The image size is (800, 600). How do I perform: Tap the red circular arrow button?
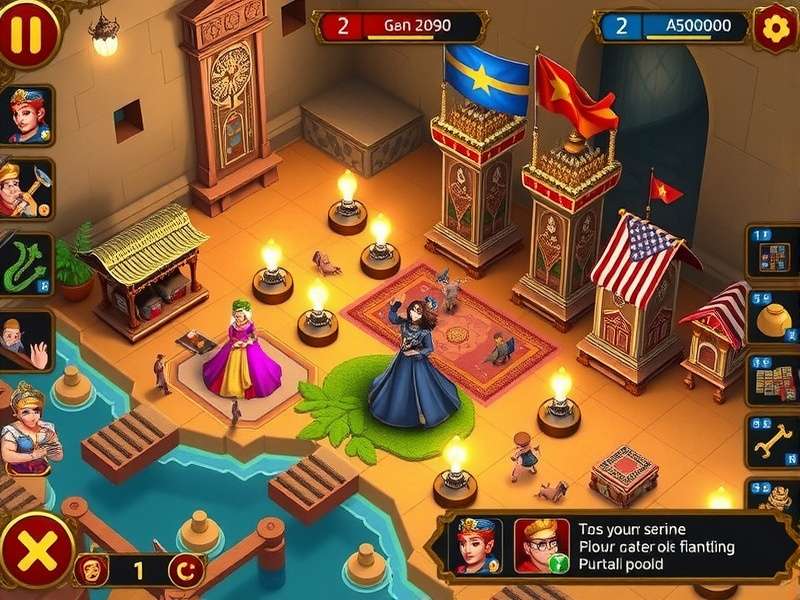[x=185, y=571]
